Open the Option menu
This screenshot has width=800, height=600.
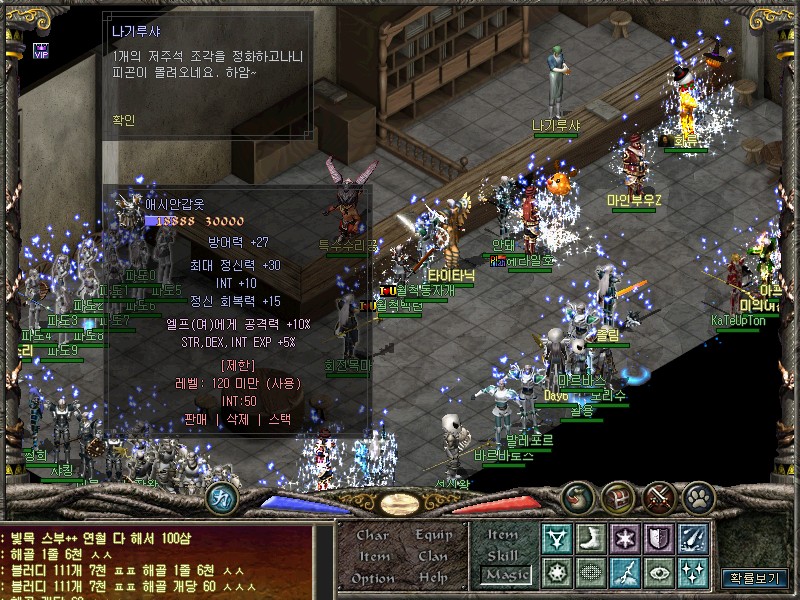(373, 578)
